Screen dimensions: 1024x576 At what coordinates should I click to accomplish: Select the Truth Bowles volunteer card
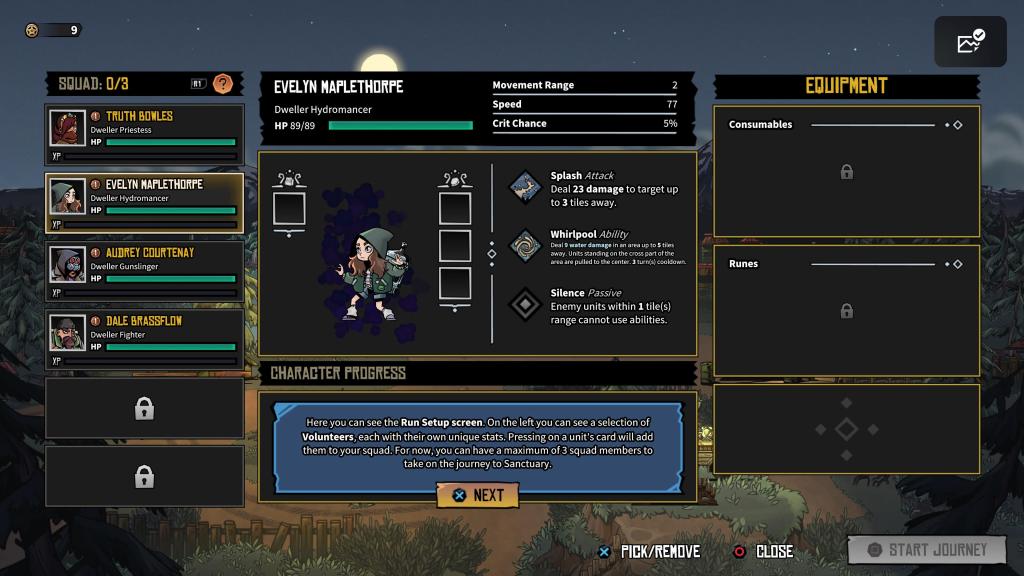pos(145,135)
